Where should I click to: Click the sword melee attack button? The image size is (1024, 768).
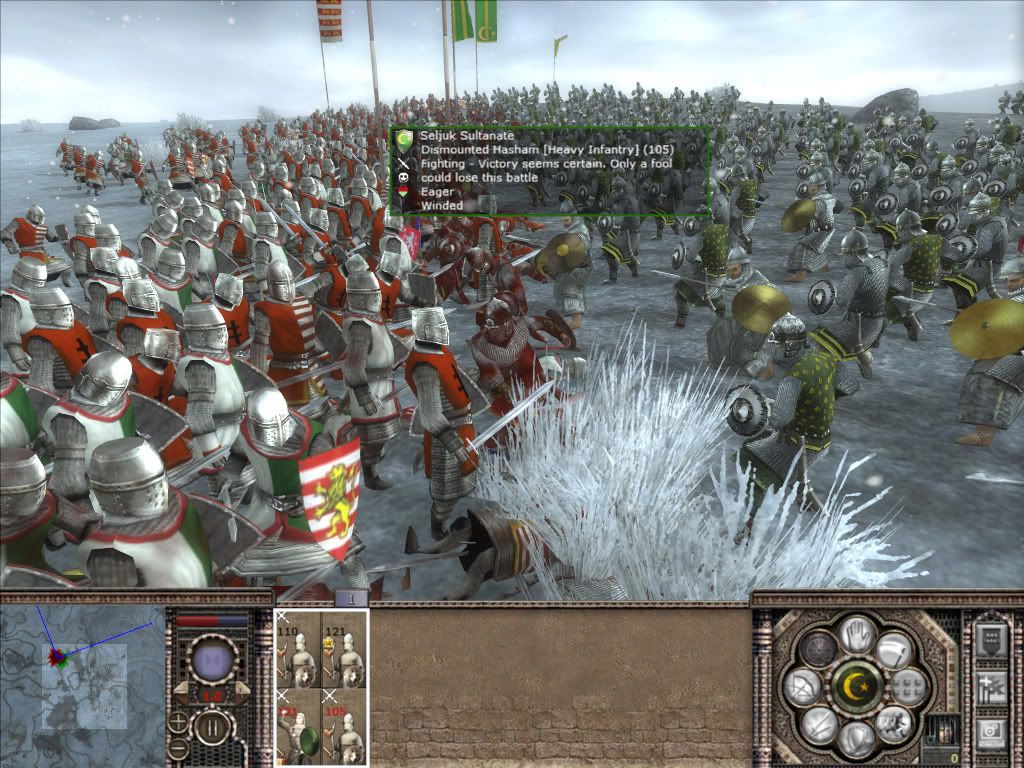(x=820, y=723)
